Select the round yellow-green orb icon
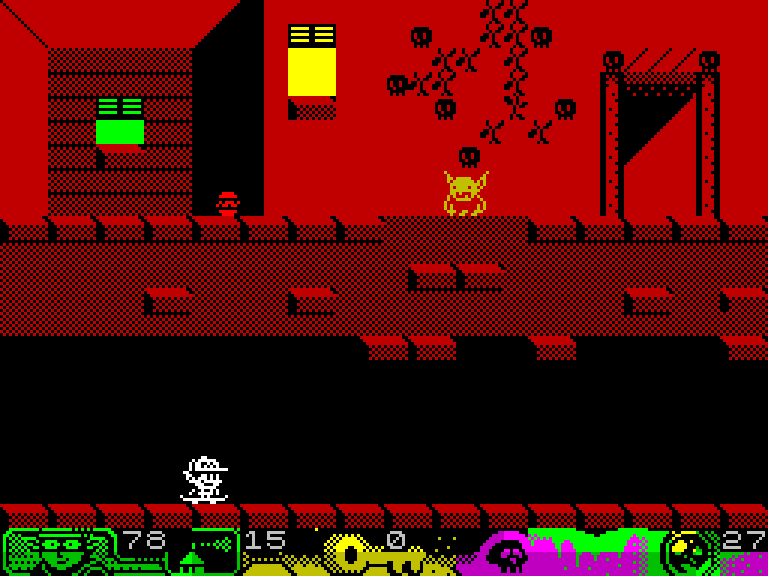This screenshot has width=768, height=576. (x=689, y=552)
